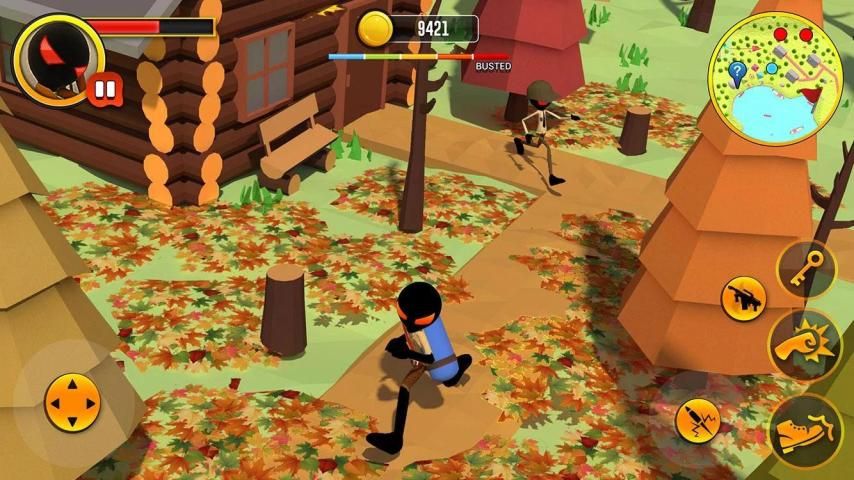The height and width of the screenshot is (480, 854).
Task: Use the boot kick attack button
Action: pyautogui.click(x=805, y=428)
